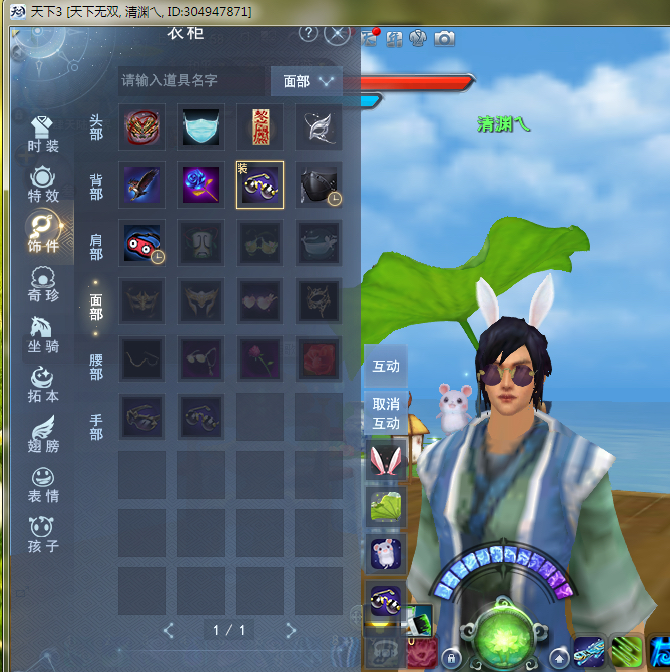This screenshot has height=672, width=670.
Task: Go to the 翅膀 wings tab
Action: point(43,433)
